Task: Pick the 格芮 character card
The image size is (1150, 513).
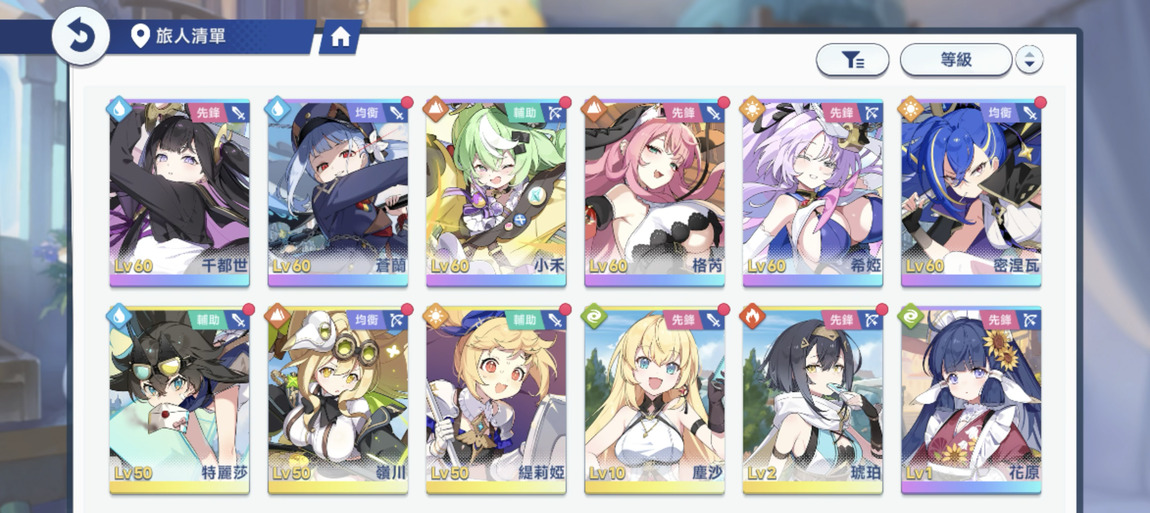Action: (x=654, y=192)
